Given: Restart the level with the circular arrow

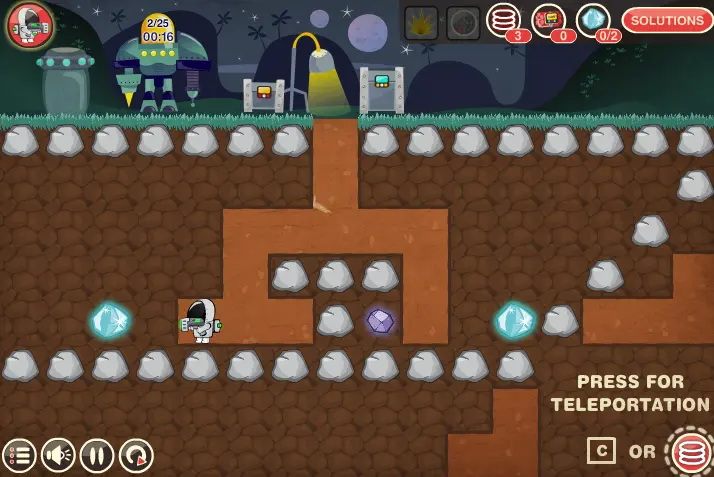Looking at the screenshot, I should 136,455.
